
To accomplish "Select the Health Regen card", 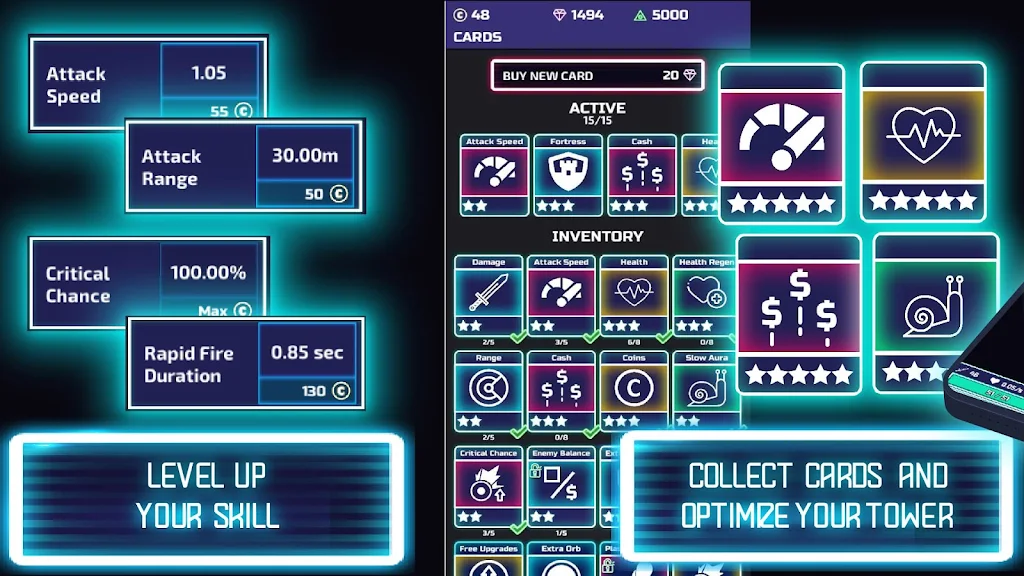I will coord(704,297).
